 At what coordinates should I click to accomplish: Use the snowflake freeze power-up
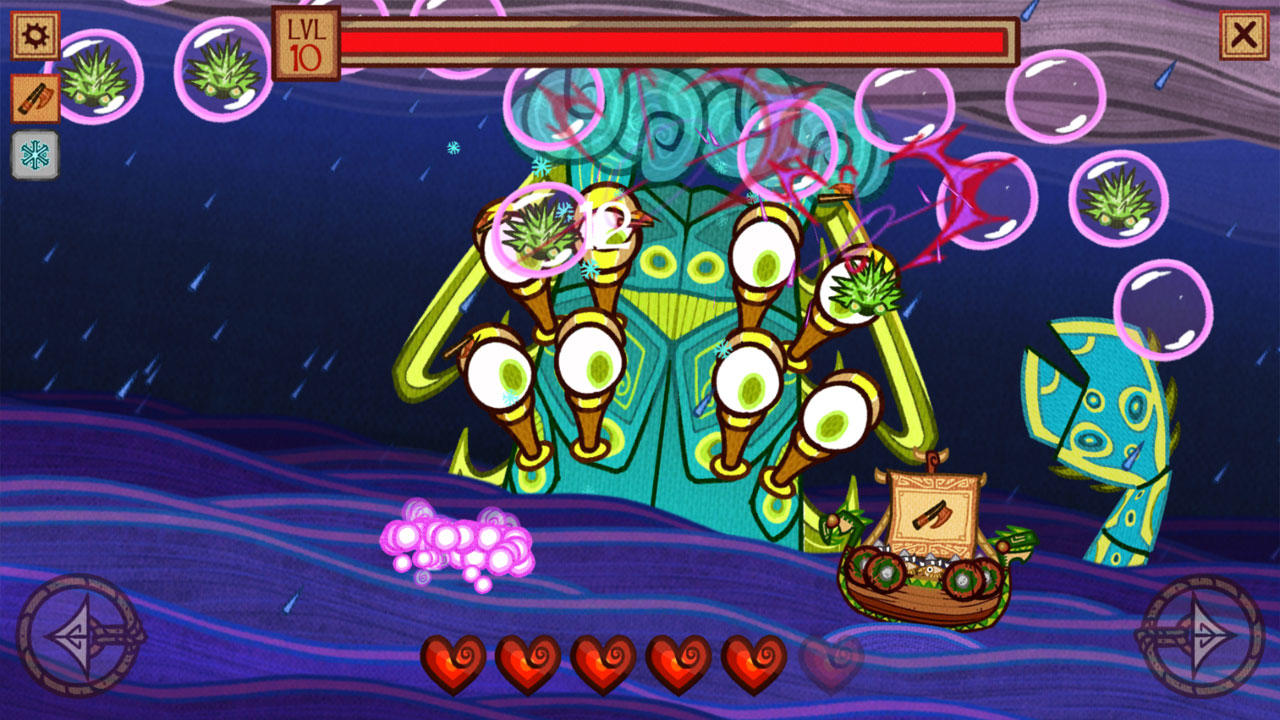pos(35,152)
